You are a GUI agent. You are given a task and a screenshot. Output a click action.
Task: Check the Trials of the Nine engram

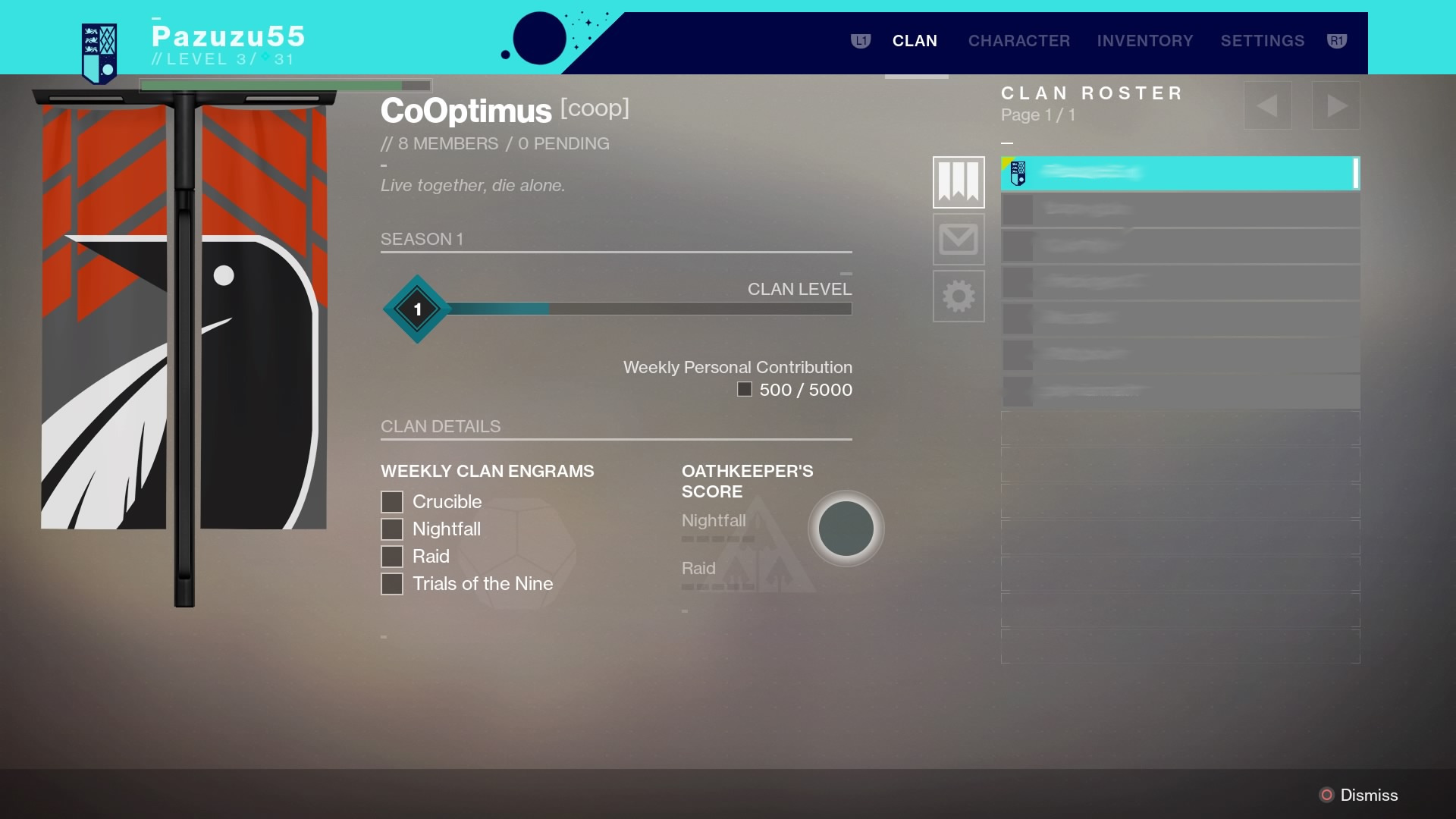click(x=391, y=583)
